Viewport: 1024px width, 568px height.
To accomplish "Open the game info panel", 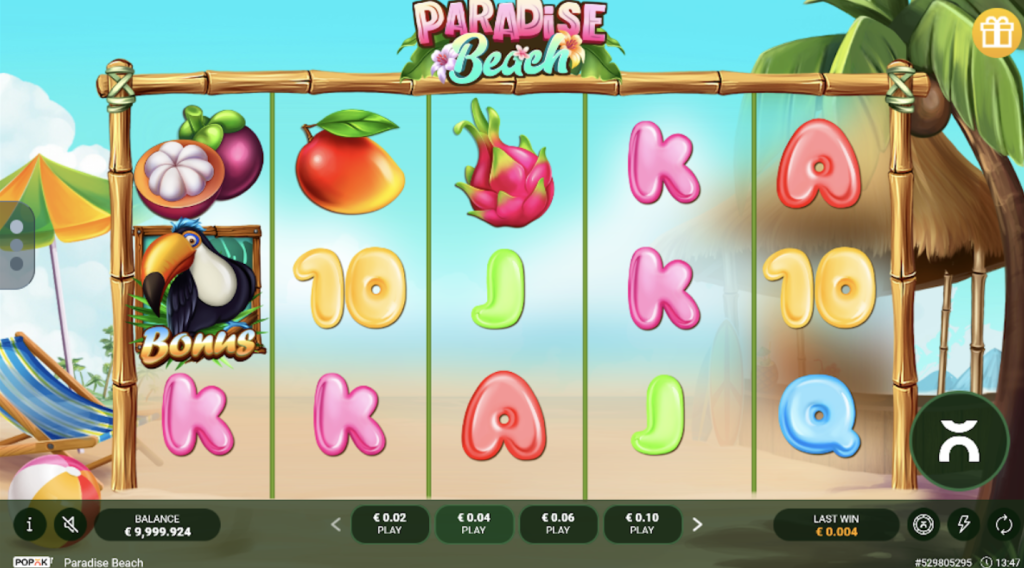I will click(x=30, y=524).
